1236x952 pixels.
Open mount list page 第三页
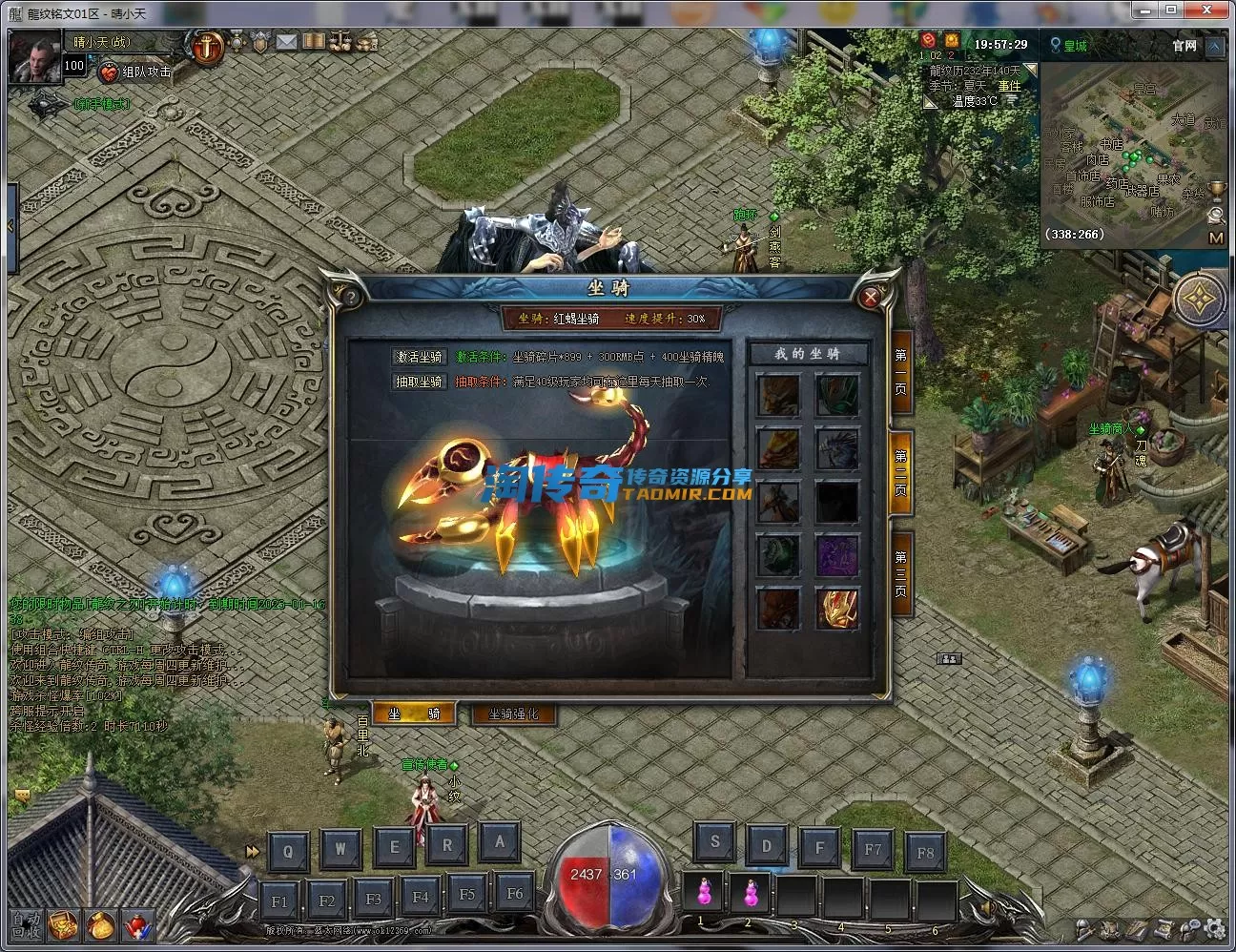pyautogui.click(x=900, y=572)
